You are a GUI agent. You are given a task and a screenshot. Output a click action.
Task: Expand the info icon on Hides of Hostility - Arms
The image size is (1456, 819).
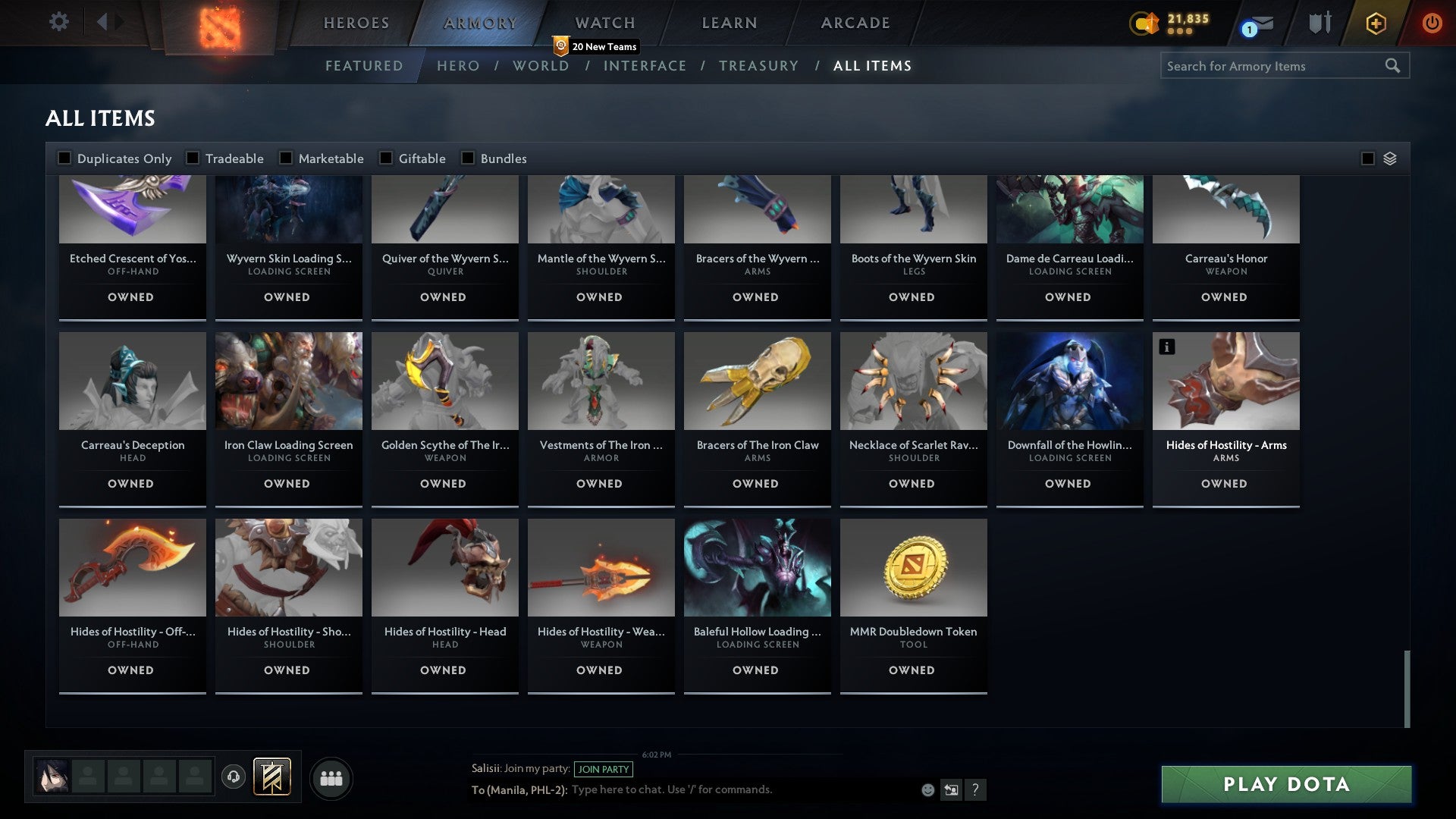[1167, 347]
